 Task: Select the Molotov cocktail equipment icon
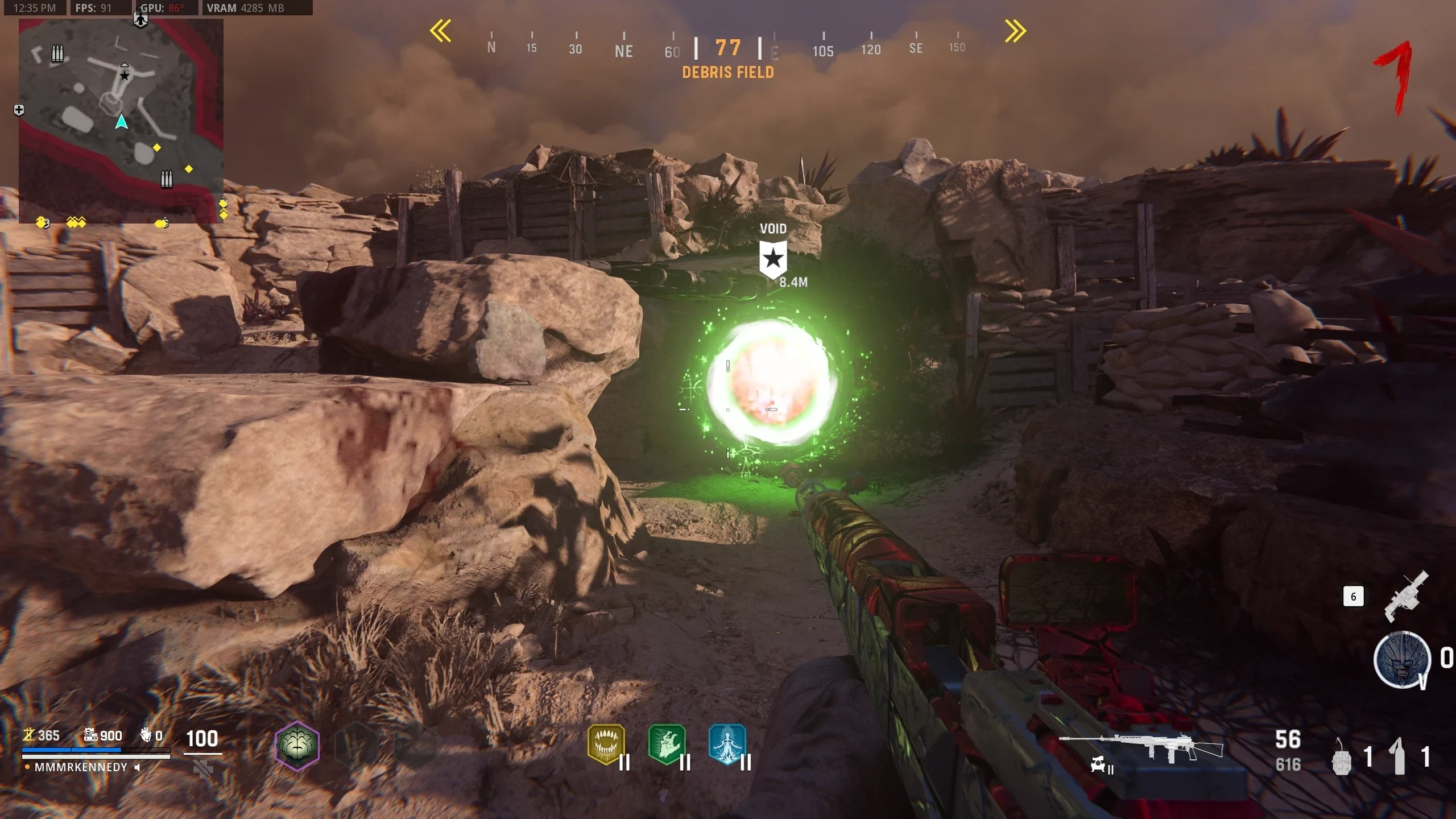click(x=1399, y=756)
